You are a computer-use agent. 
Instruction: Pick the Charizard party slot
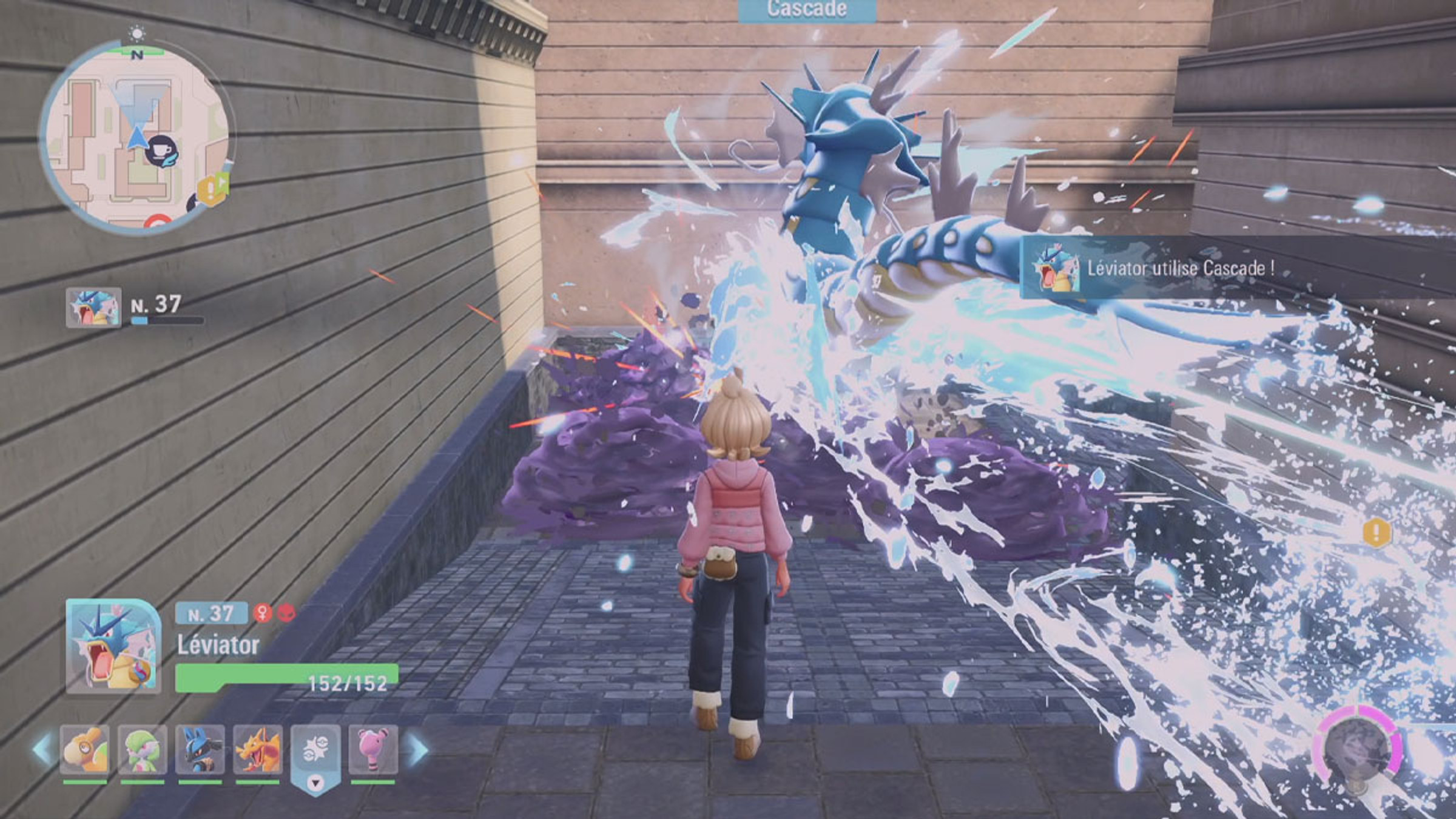click(258, 750)
